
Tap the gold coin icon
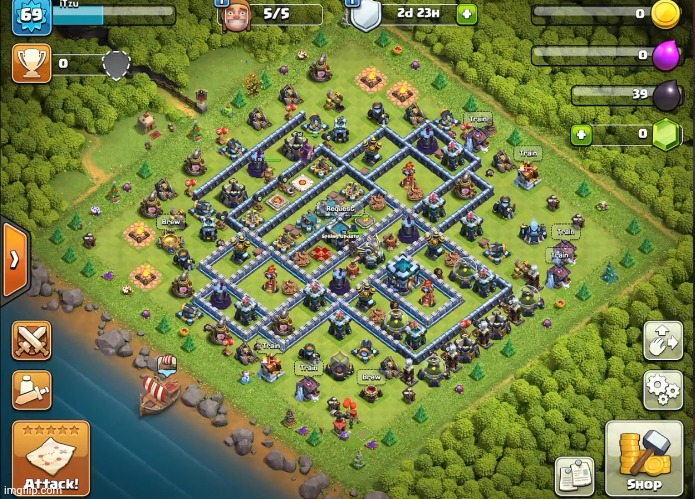click(666, 14)
